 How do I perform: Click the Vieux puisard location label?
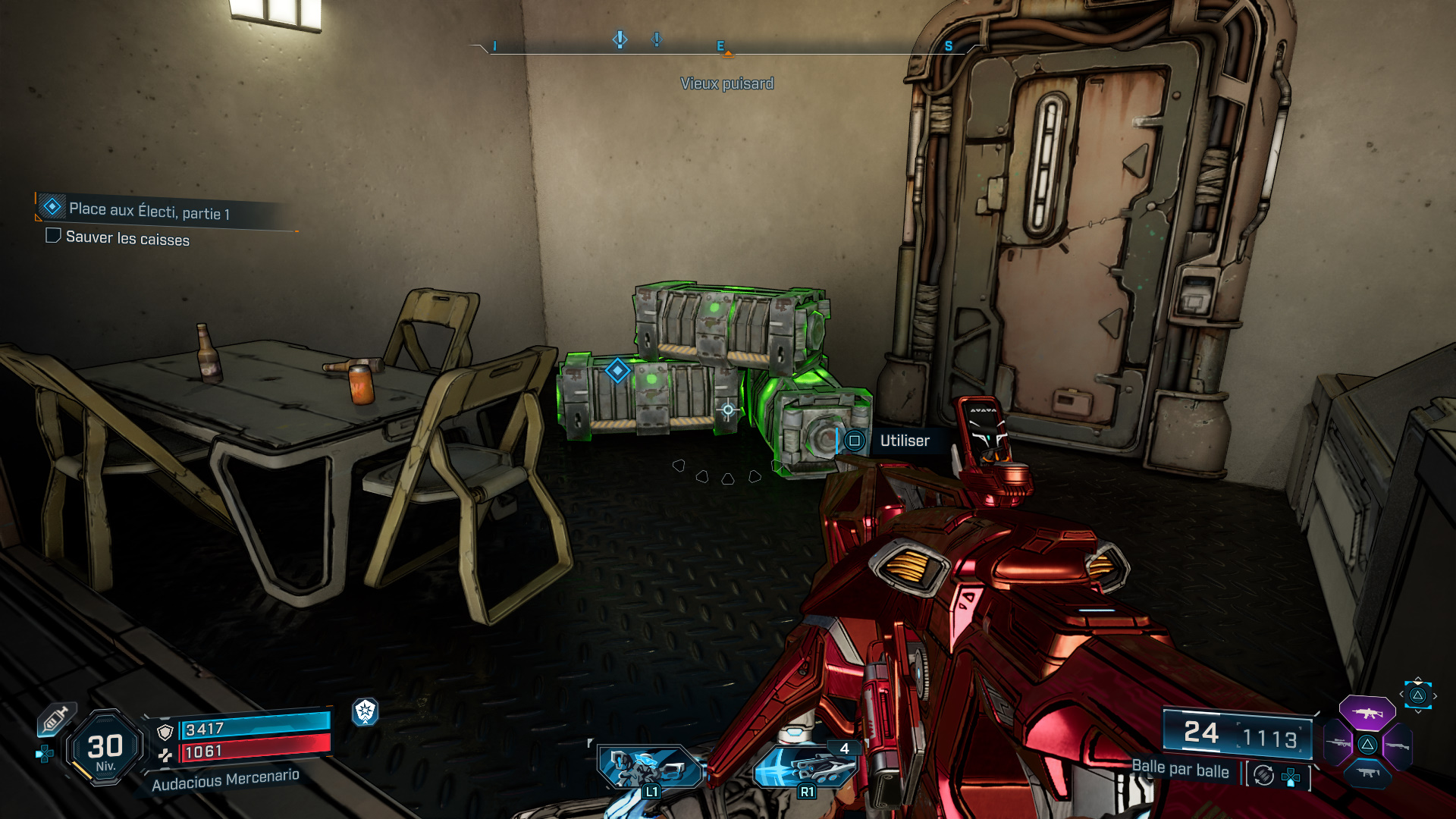728,83
